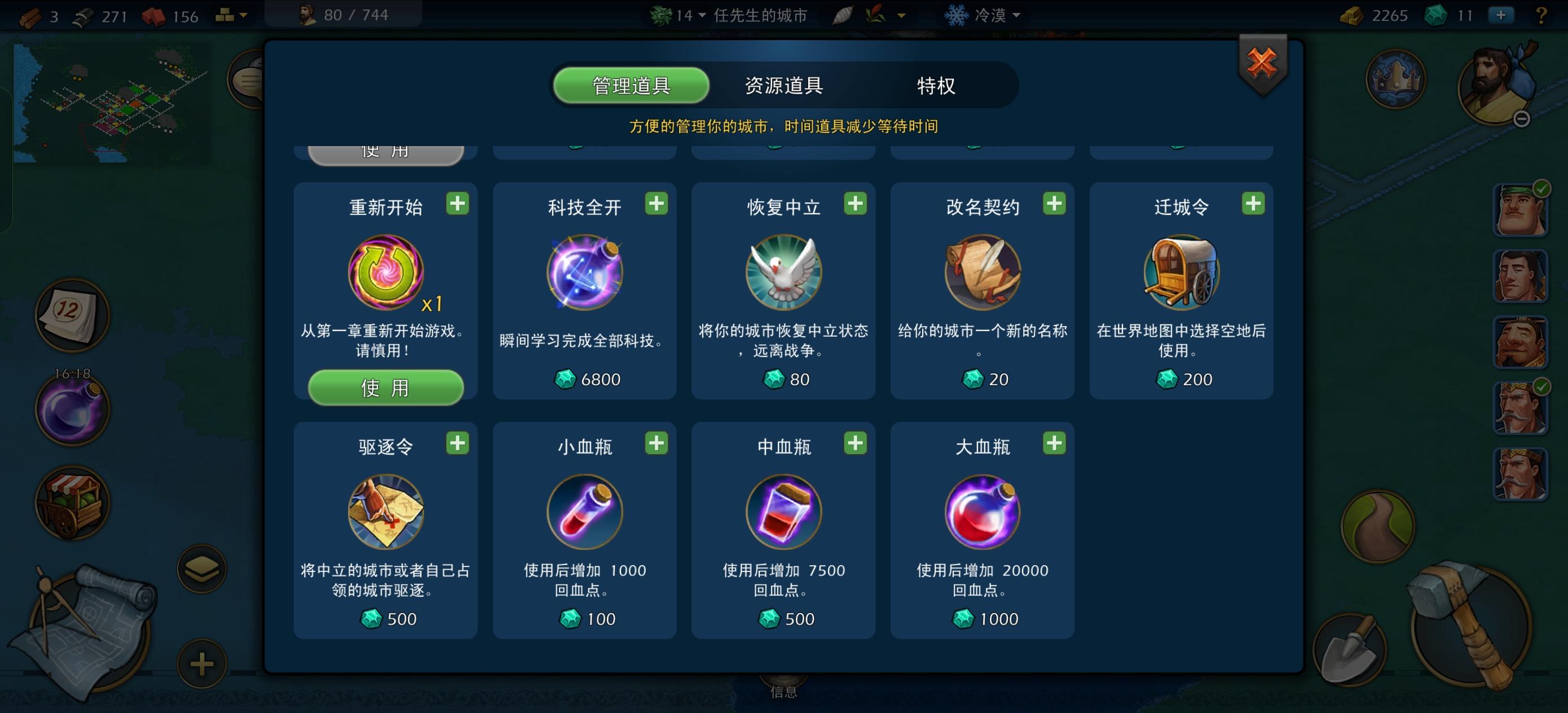Select the 驱逐令 expel order icon
The width and height of the screenshot is (1568, 713).
pos(385,512)
